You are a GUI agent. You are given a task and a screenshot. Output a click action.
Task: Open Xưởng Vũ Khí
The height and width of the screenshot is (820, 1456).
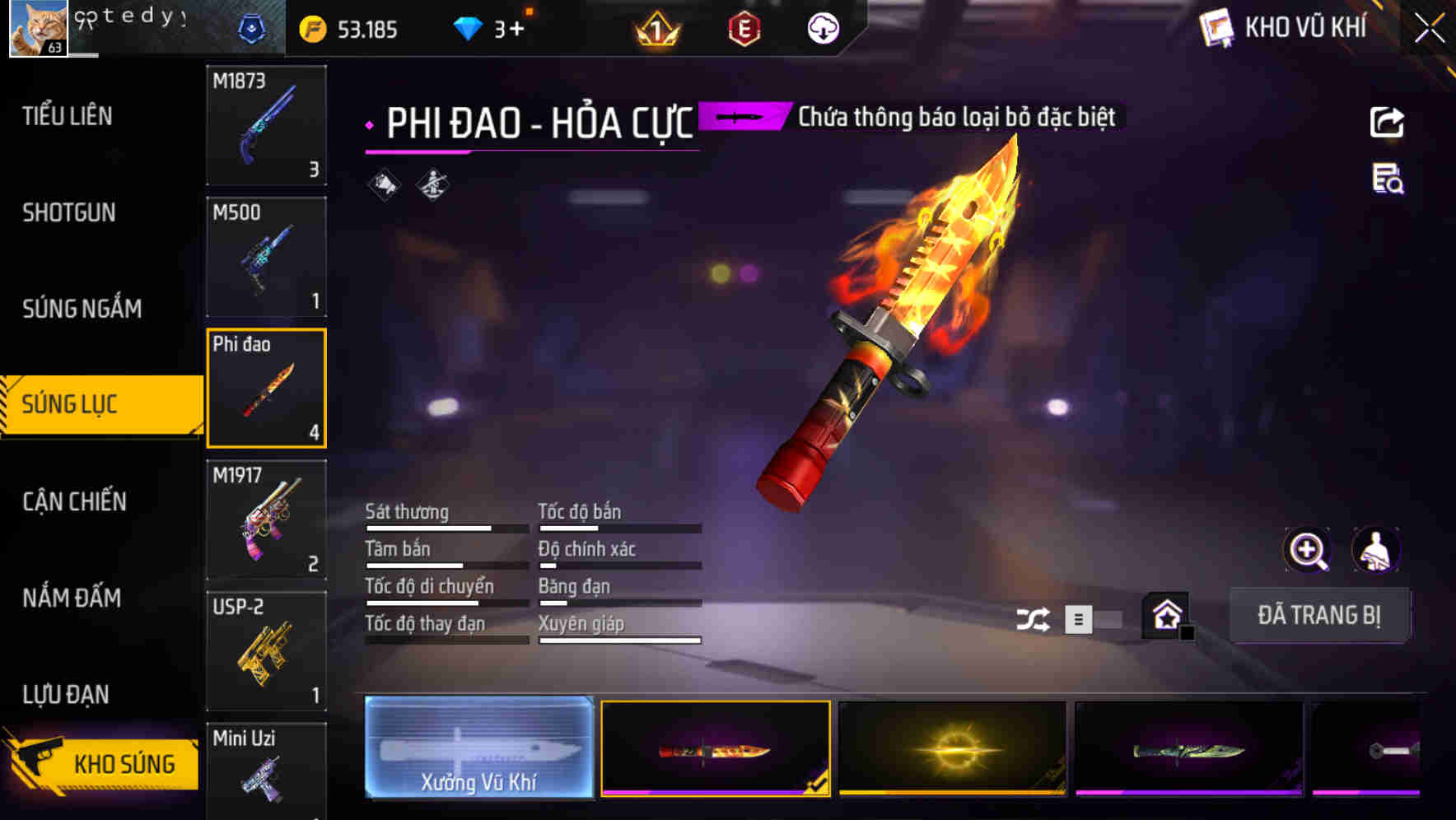point(478,749)
